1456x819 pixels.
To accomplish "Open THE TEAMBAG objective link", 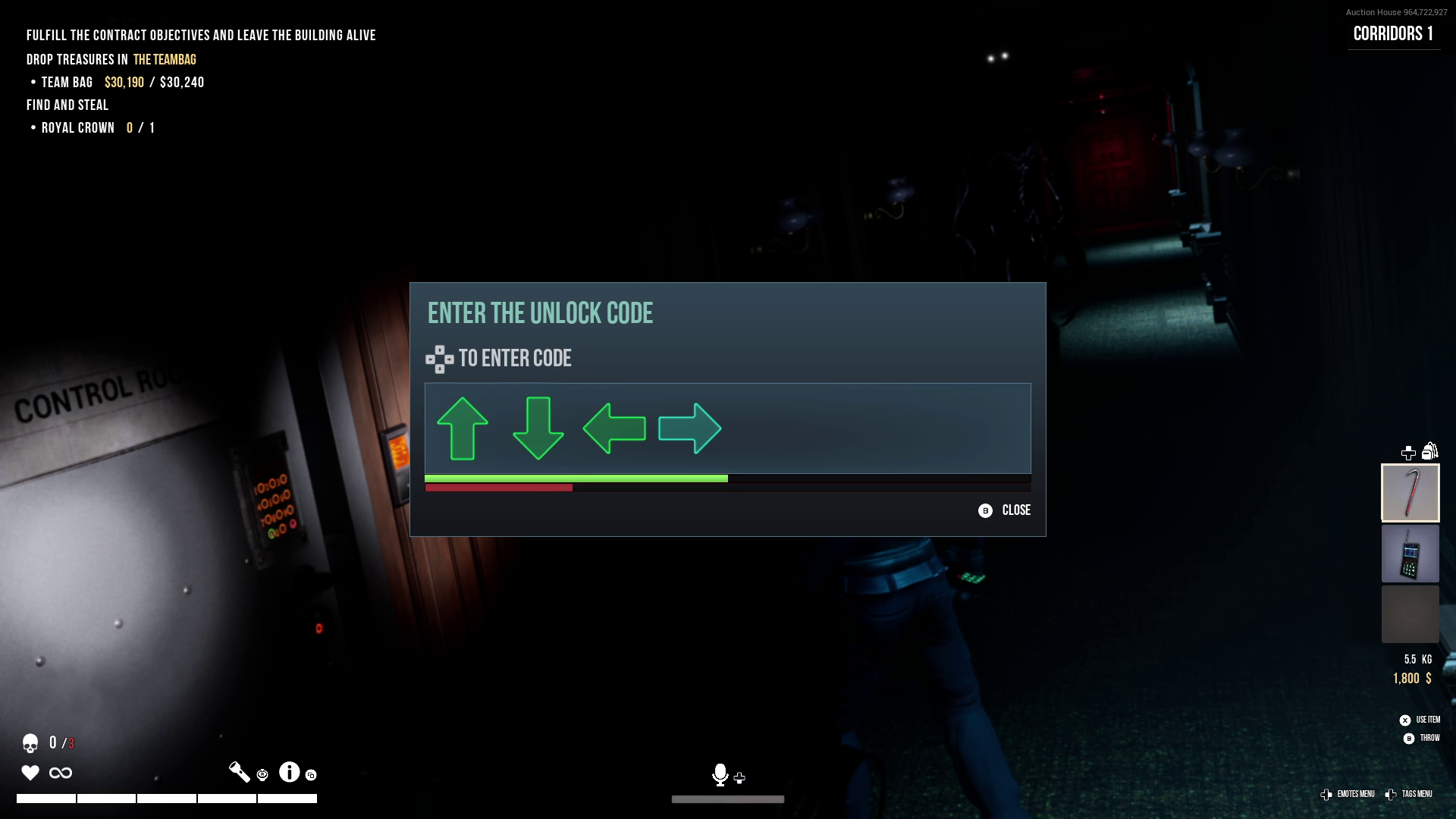I will 165,58.
